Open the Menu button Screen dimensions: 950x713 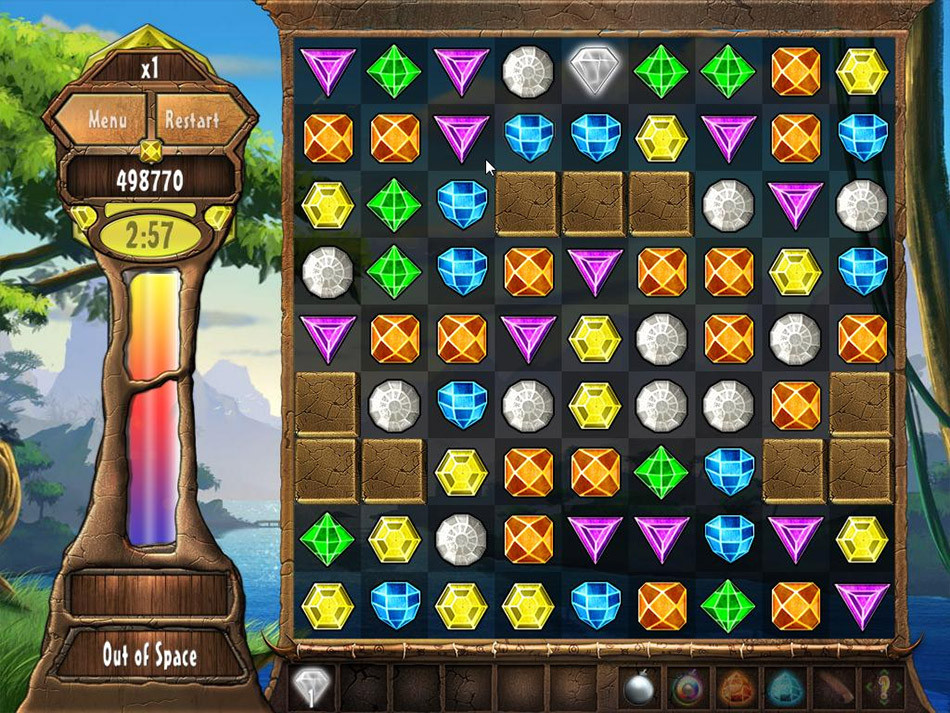[107, 119]
